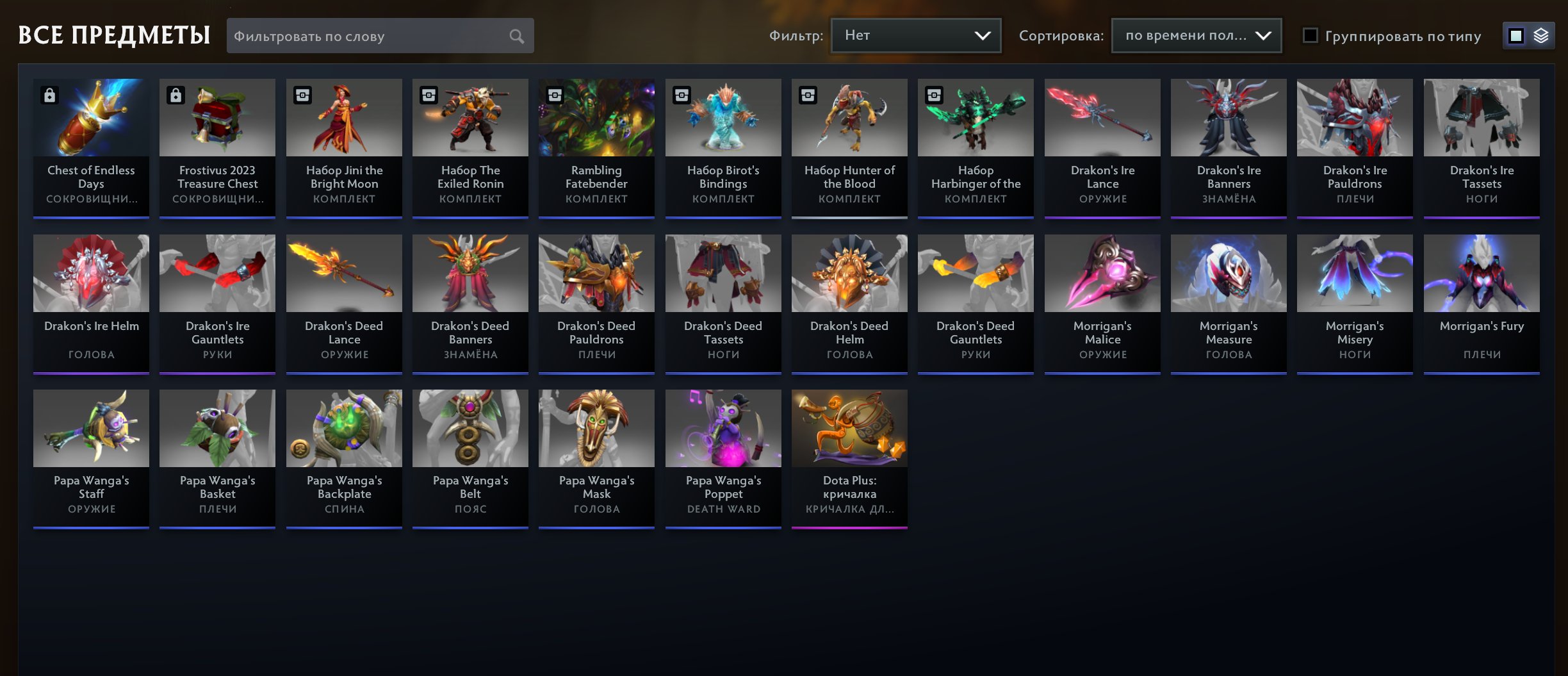Open the Сортировка sorting dropdown
The width and height of the screenshot is (1568, 676).
[1196, 35]
